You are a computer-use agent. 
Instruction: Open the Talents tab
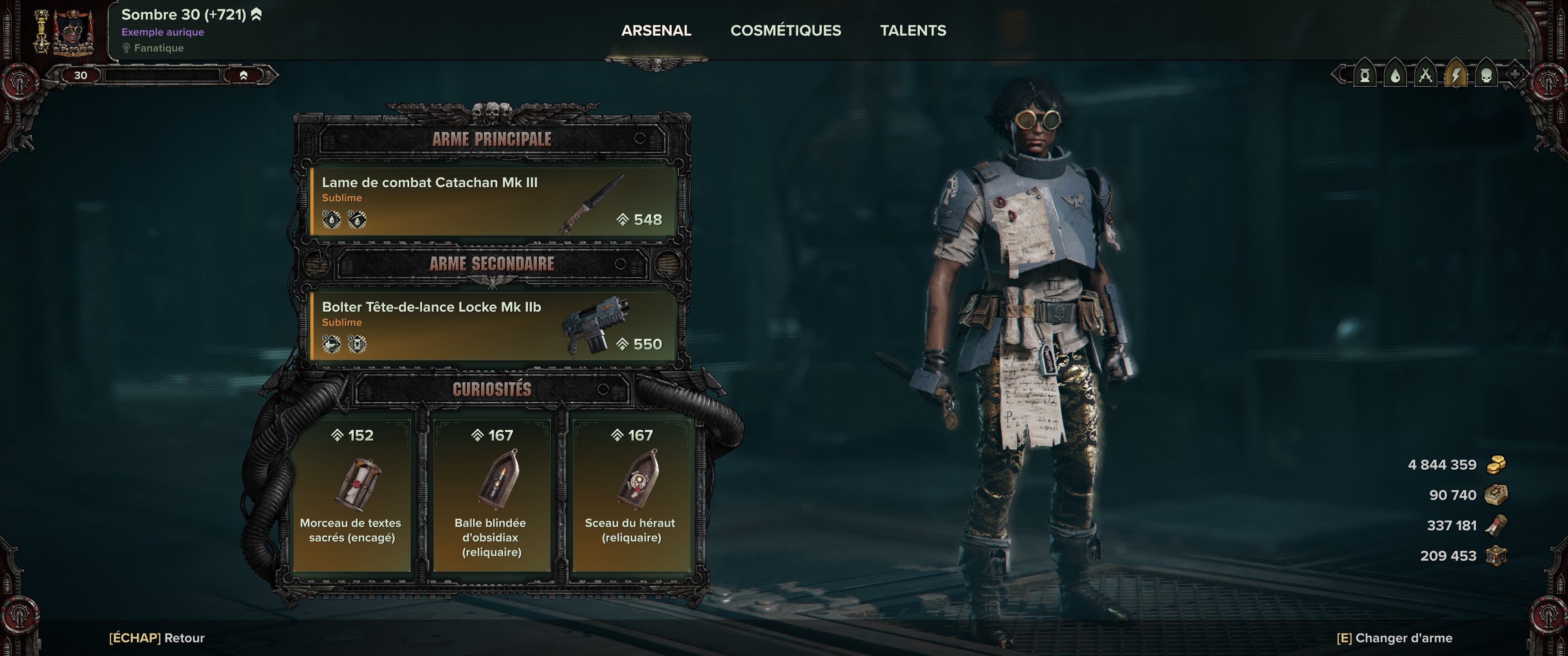913,31
